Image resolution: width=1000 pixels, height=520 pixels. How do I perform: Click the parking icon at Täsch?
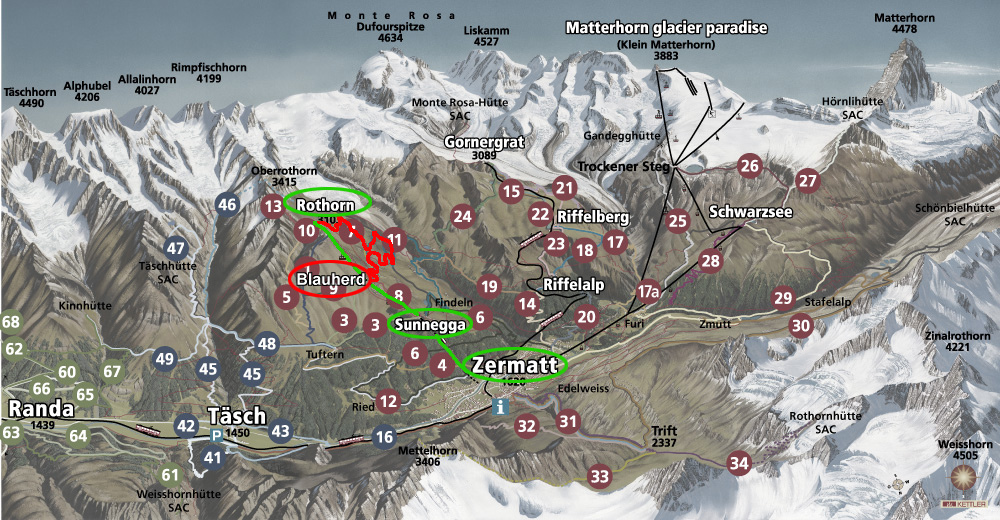click(x=216, y=435)
